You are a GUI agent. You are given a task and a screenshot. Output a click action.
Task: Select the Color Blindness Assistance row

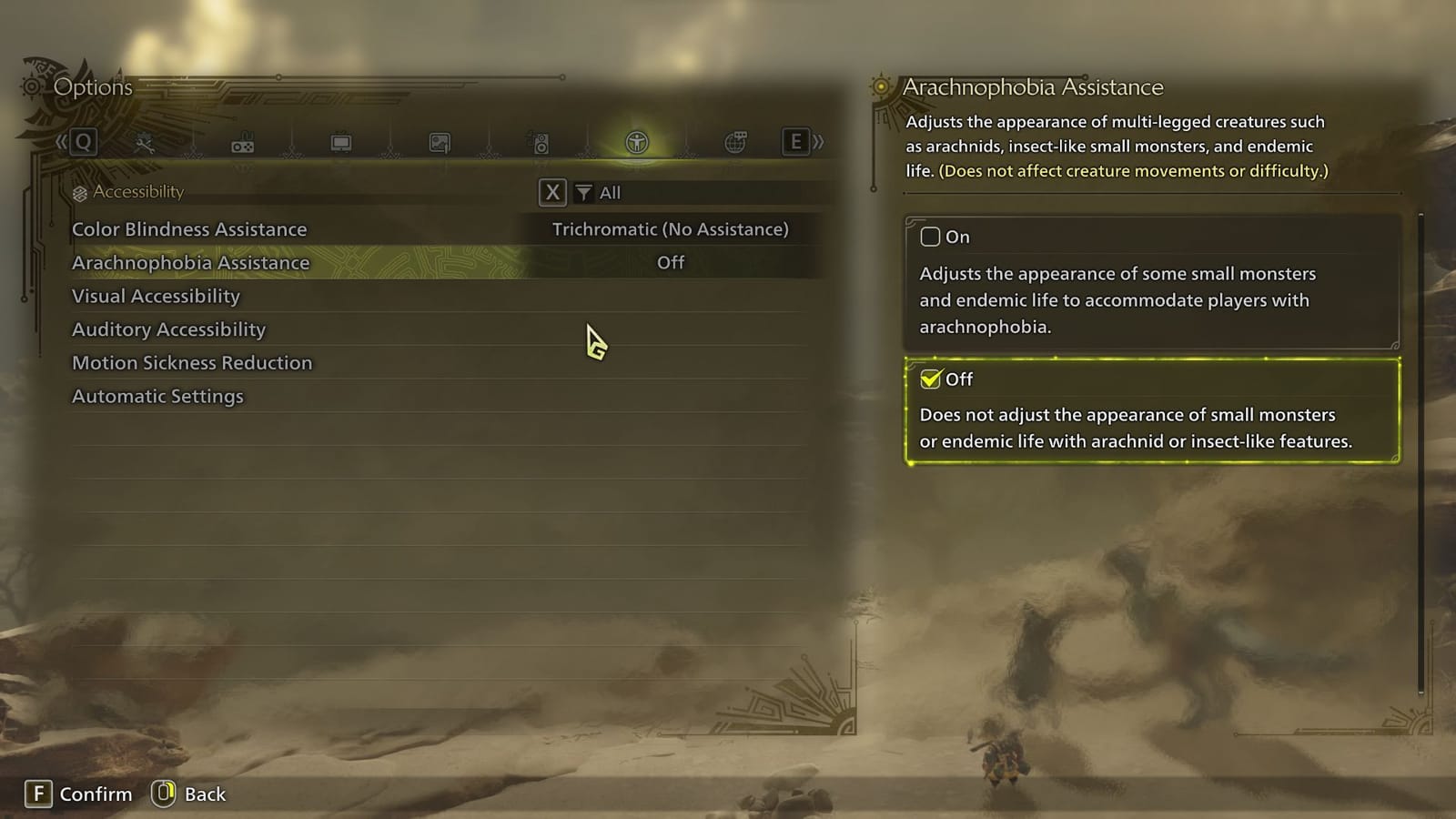point(190,229)
